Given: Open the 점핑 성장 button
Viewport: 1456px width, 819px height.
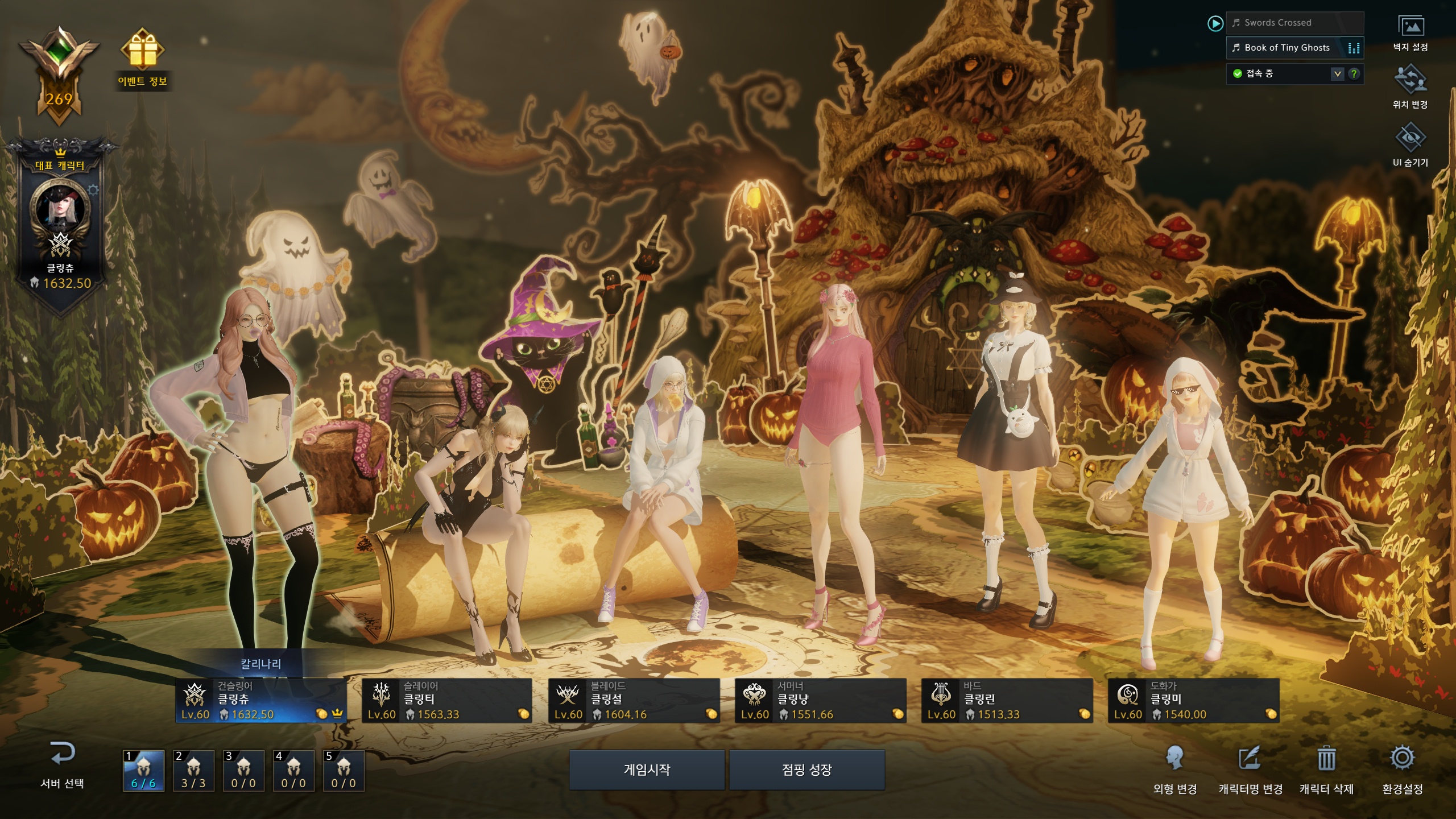Looking at the screenshot, I should (x=806, y=770).
